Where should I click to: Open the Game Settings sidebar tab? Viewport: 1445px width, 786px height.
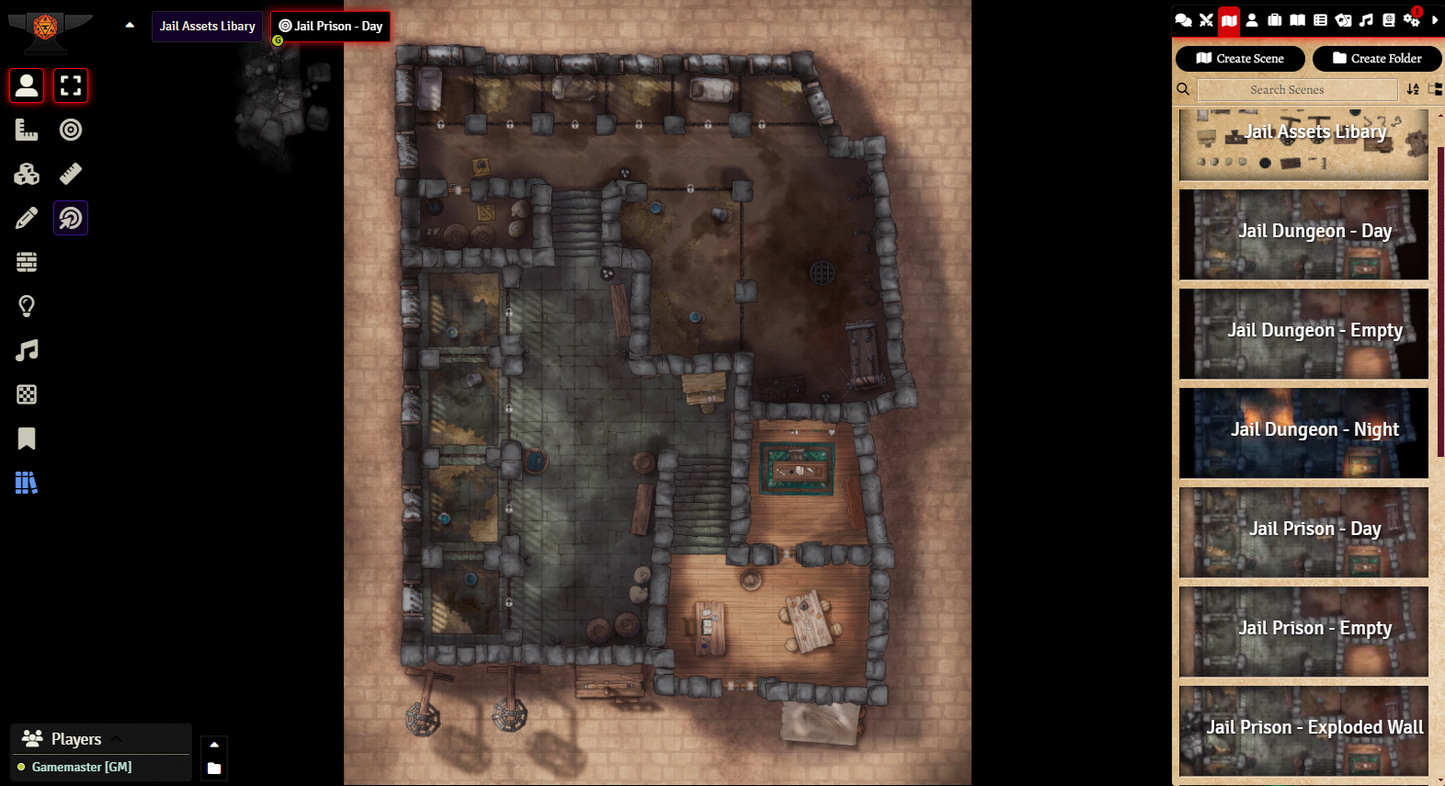pos(1410,20)
